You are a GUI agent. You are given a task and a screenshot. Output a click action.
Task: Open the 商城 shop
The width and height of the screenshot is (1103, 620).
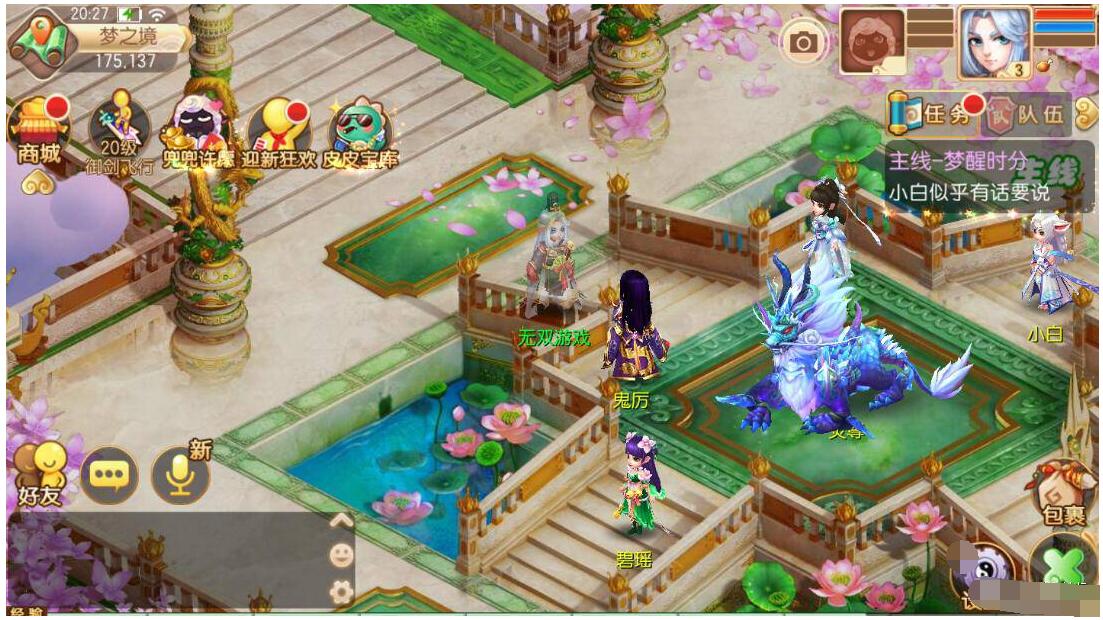38,130
